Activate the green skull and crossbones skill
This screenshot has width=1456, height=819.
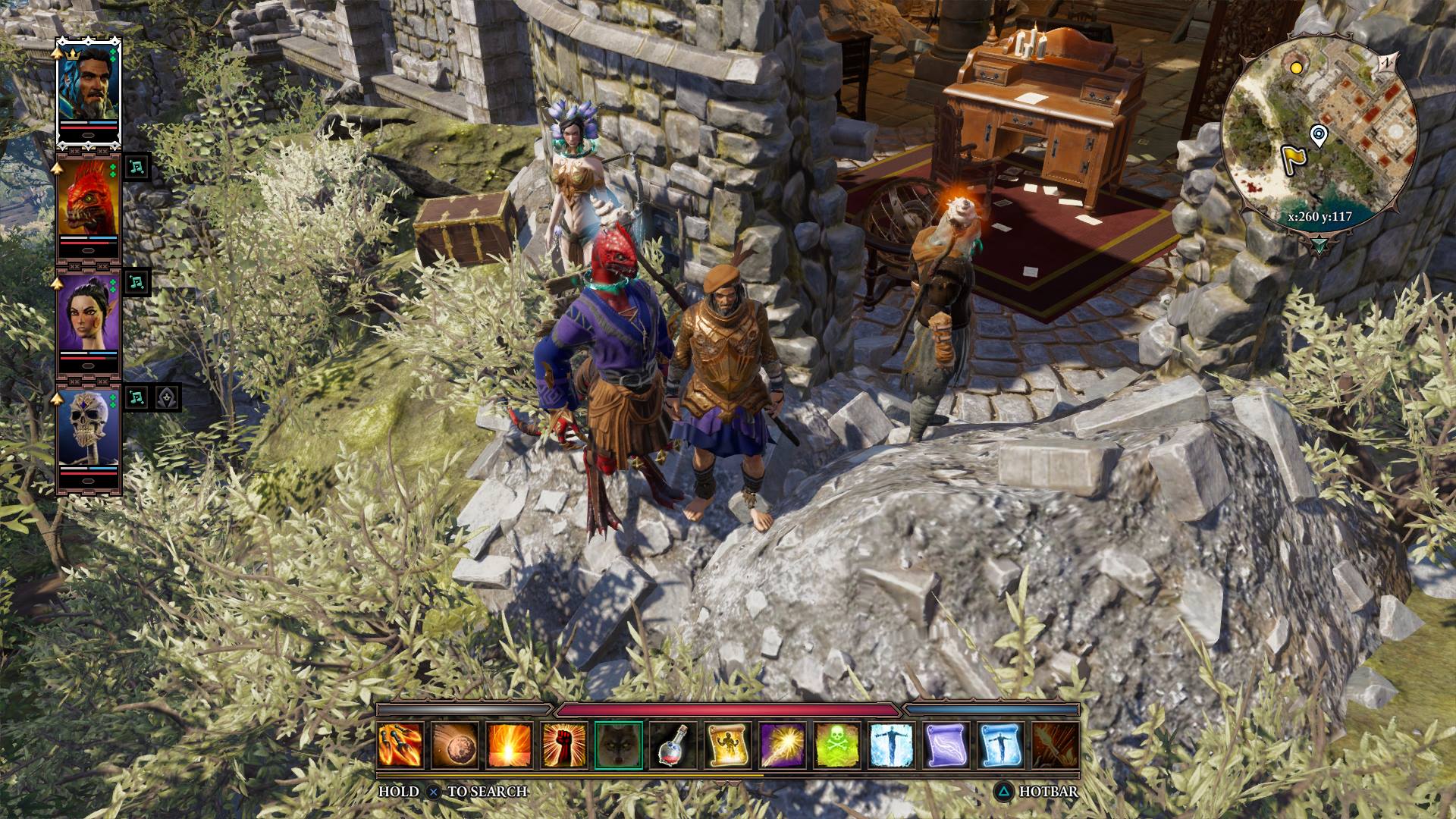pyautogui.click(x=837, y=745)
